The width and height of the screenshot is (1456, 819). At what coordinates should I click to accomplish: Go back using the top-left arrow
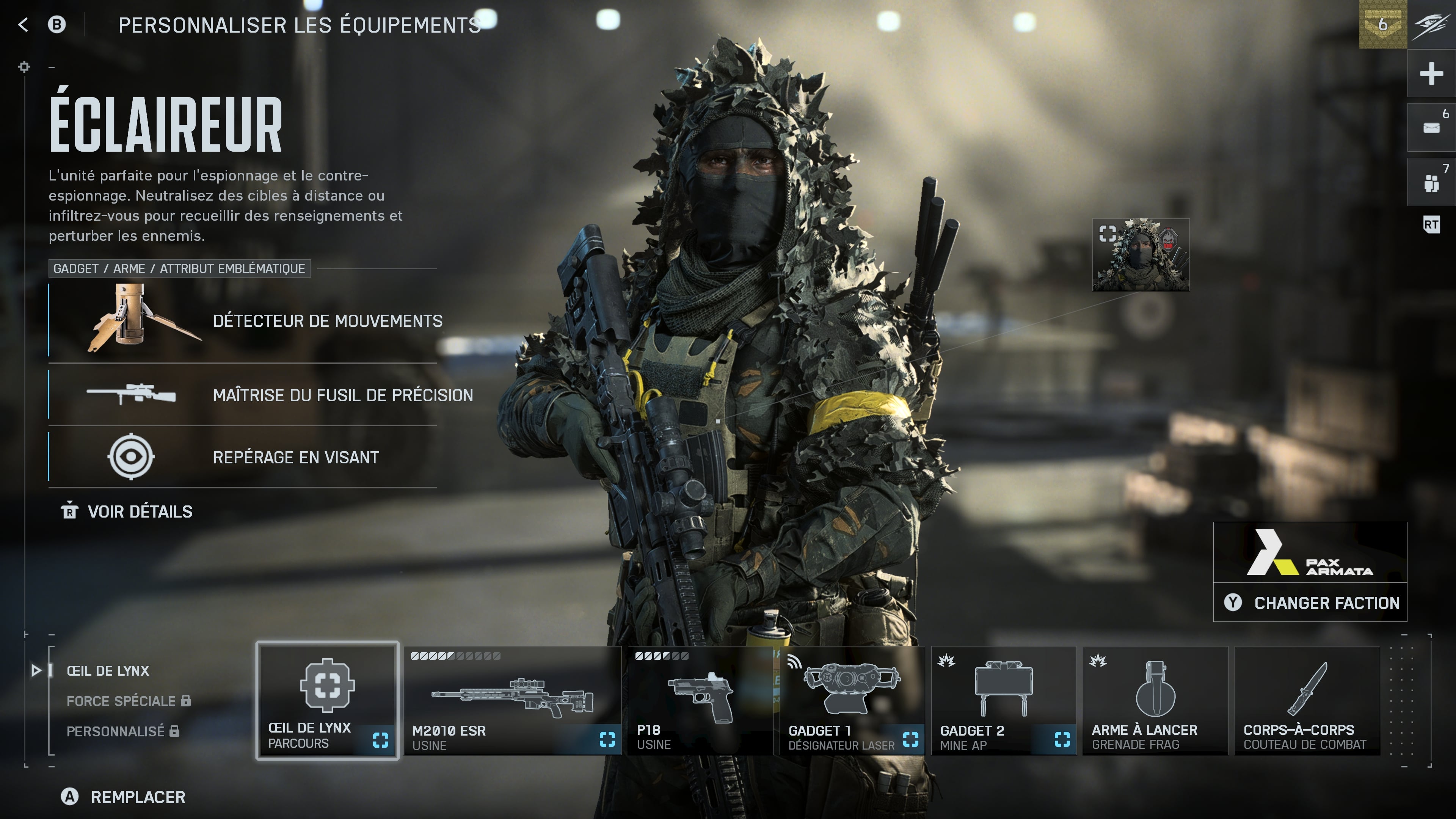pyautogui.click(x=23, y=24)
